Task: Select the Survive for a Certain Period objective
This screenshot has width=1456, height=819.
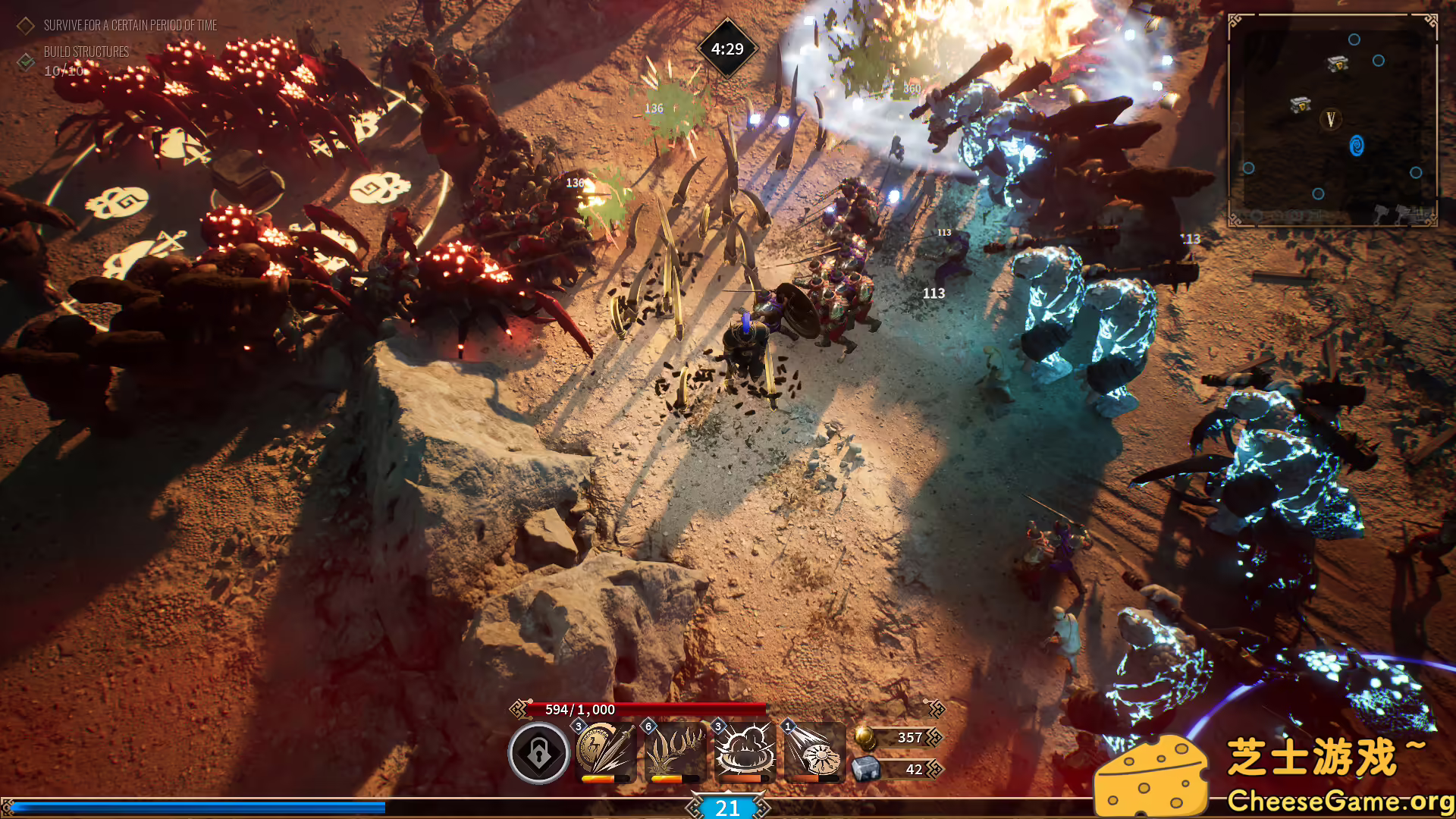Action: (130, 26)
